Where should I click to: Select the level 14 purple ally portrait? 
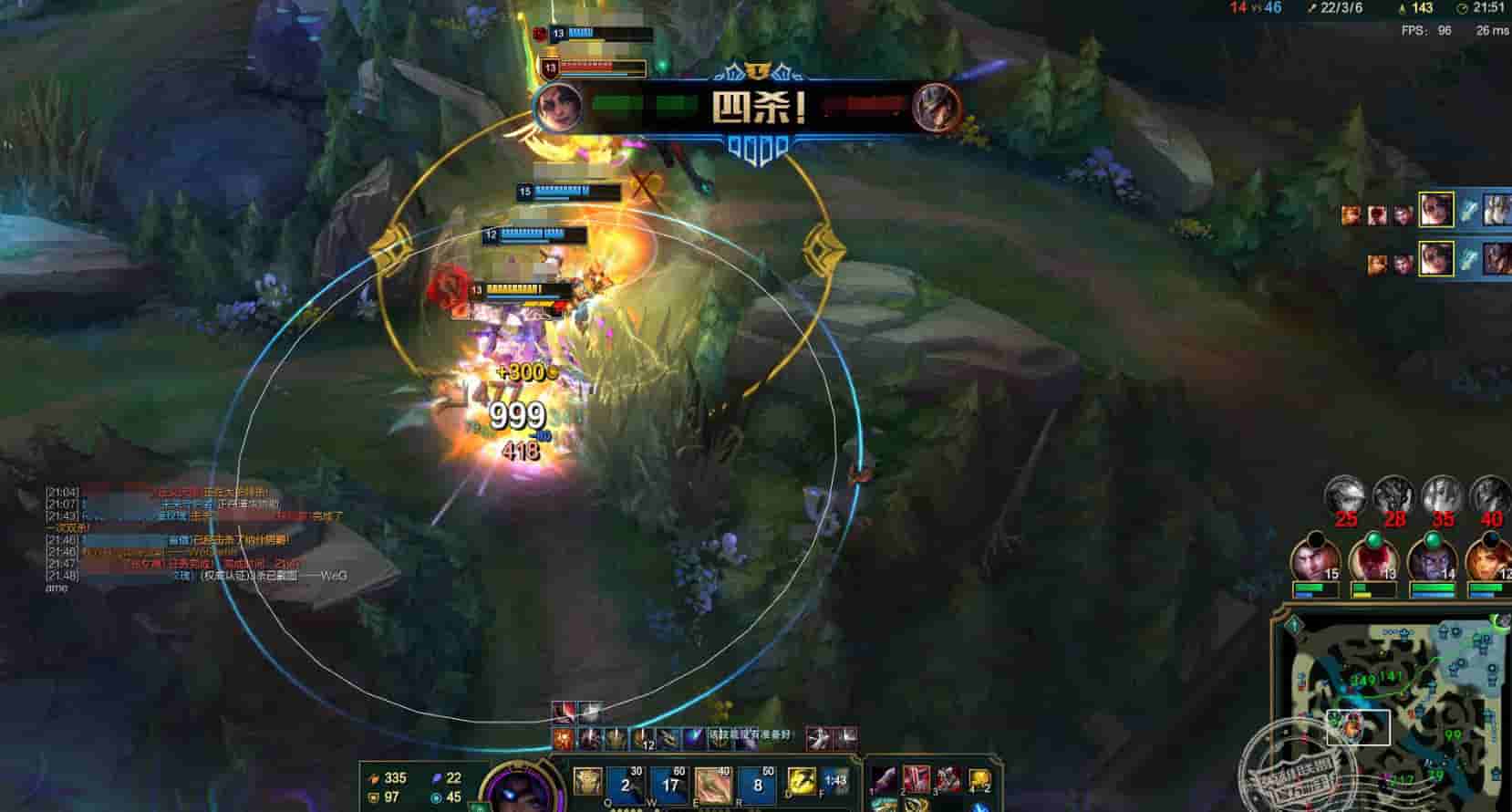coord(1430,559)
